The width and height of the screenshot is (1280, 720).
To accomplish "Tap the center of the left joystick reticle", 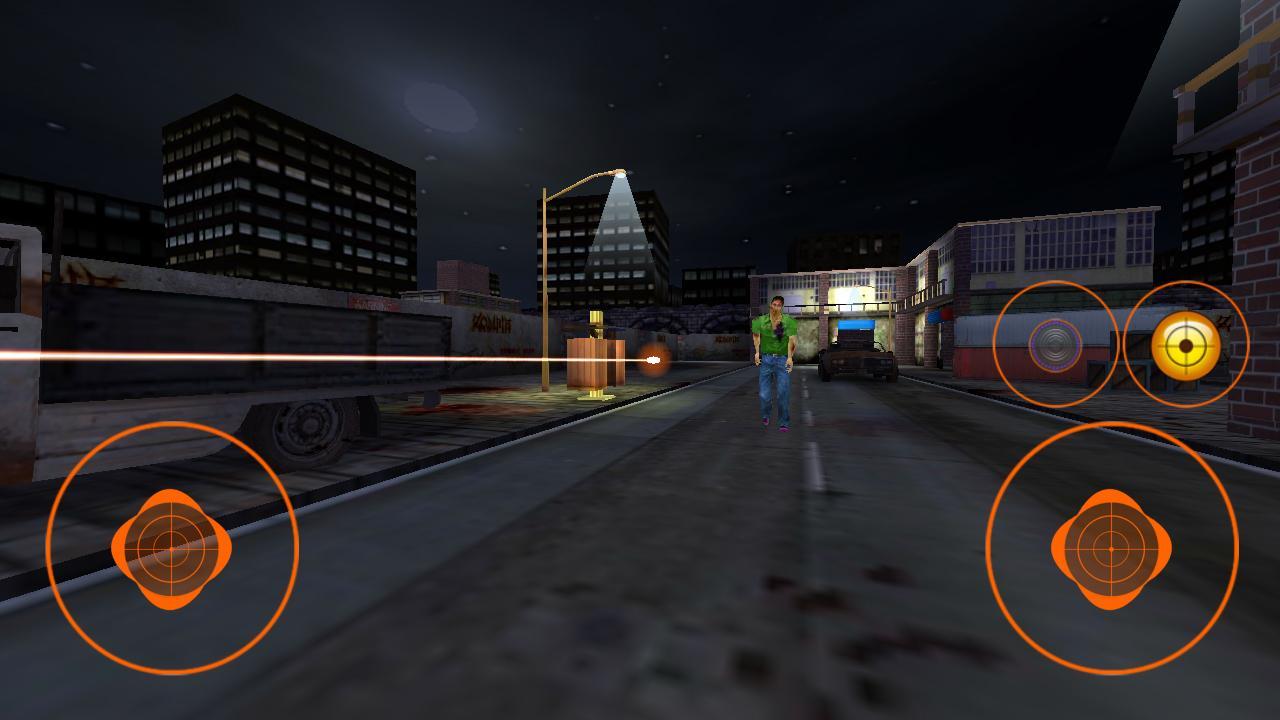I will pos(170,546).
